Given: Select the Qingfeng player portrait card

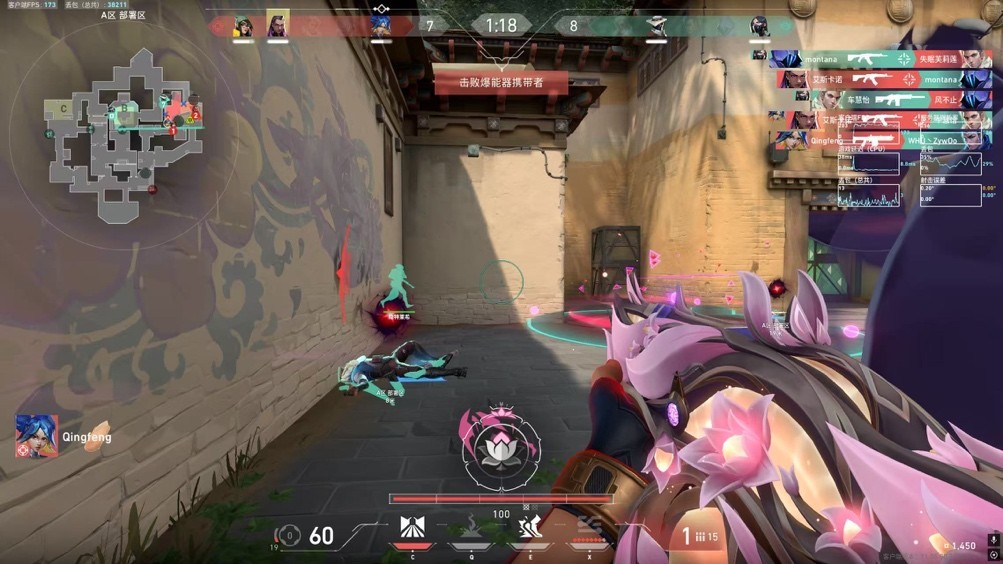Looking at the screenshot, I should (37, 437).
